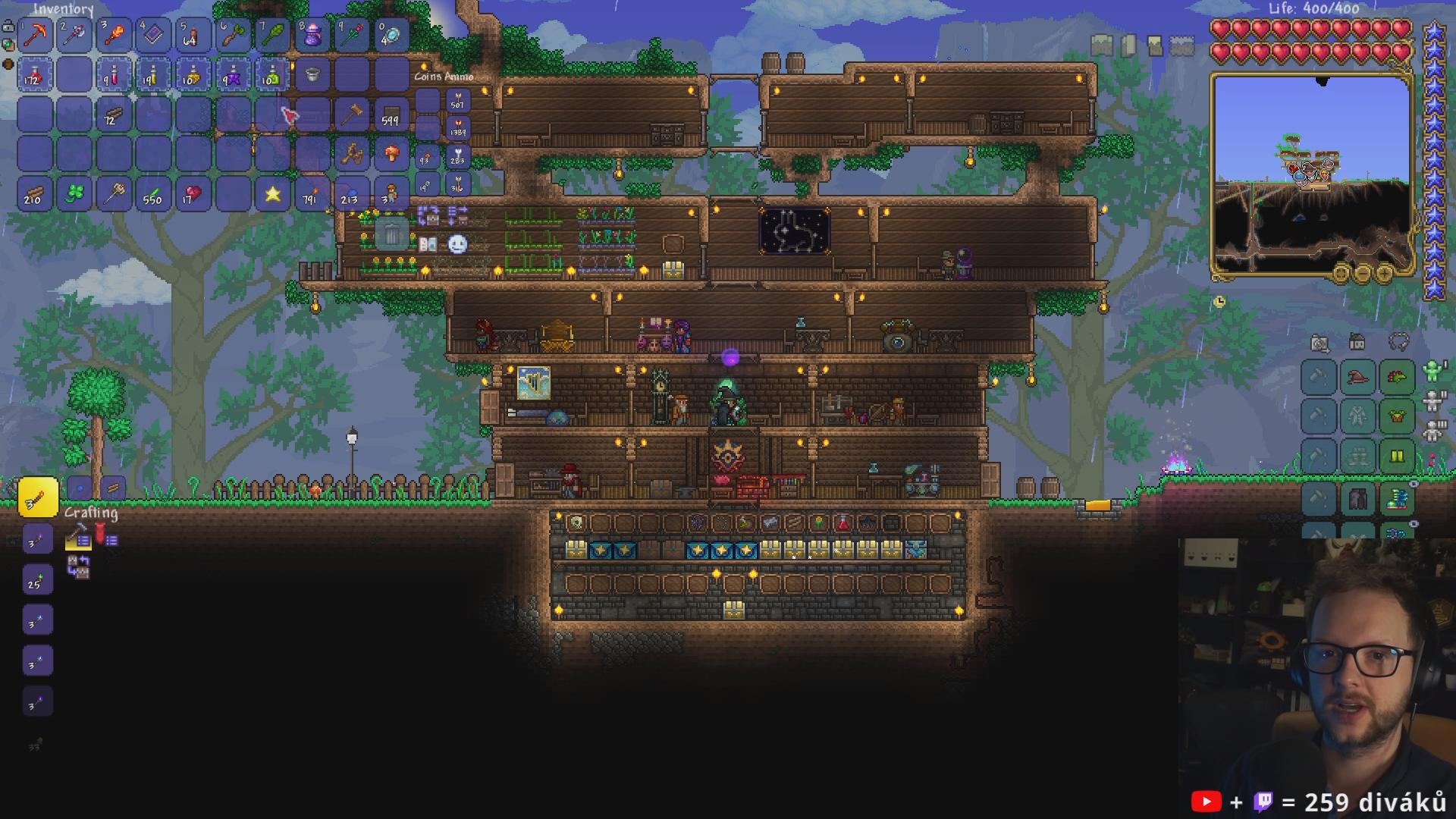Image resolution: width=1456 pixels, height=819 pixels.
Task: Pick the purple sack in hotbar slot 8
Action: [312, 35]
